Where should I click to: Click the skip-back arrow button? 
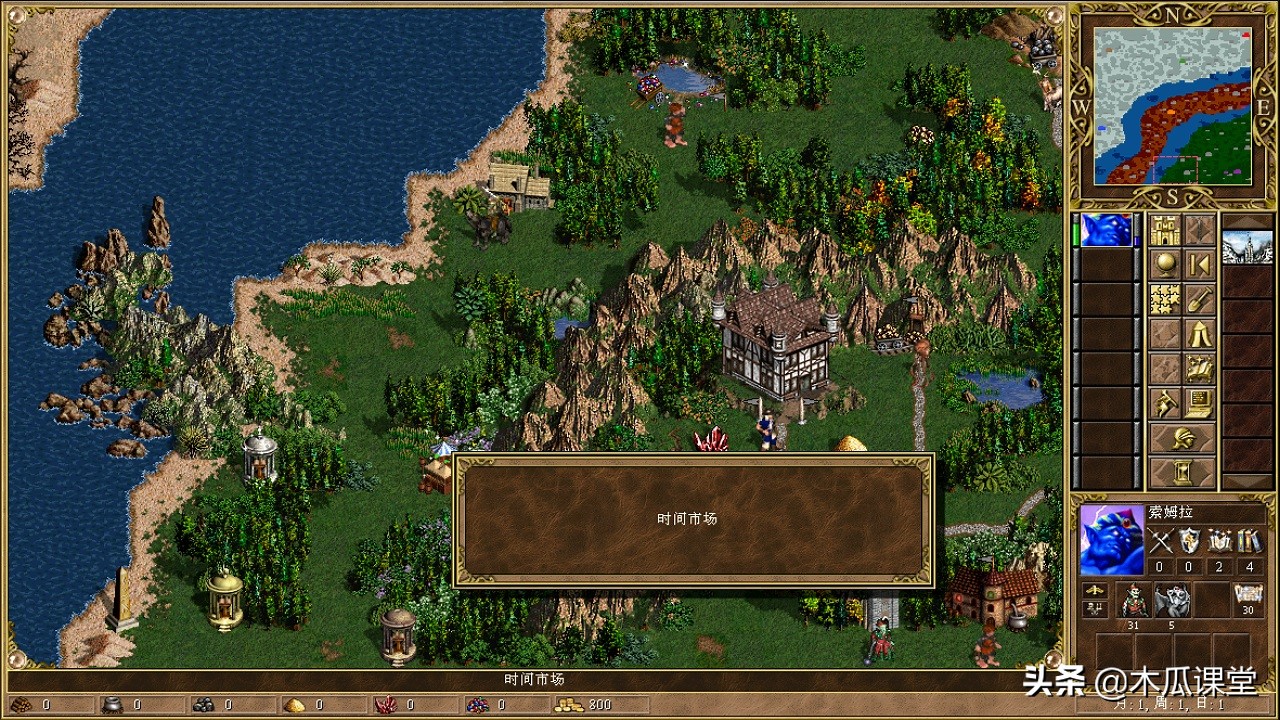(1200, 265)
